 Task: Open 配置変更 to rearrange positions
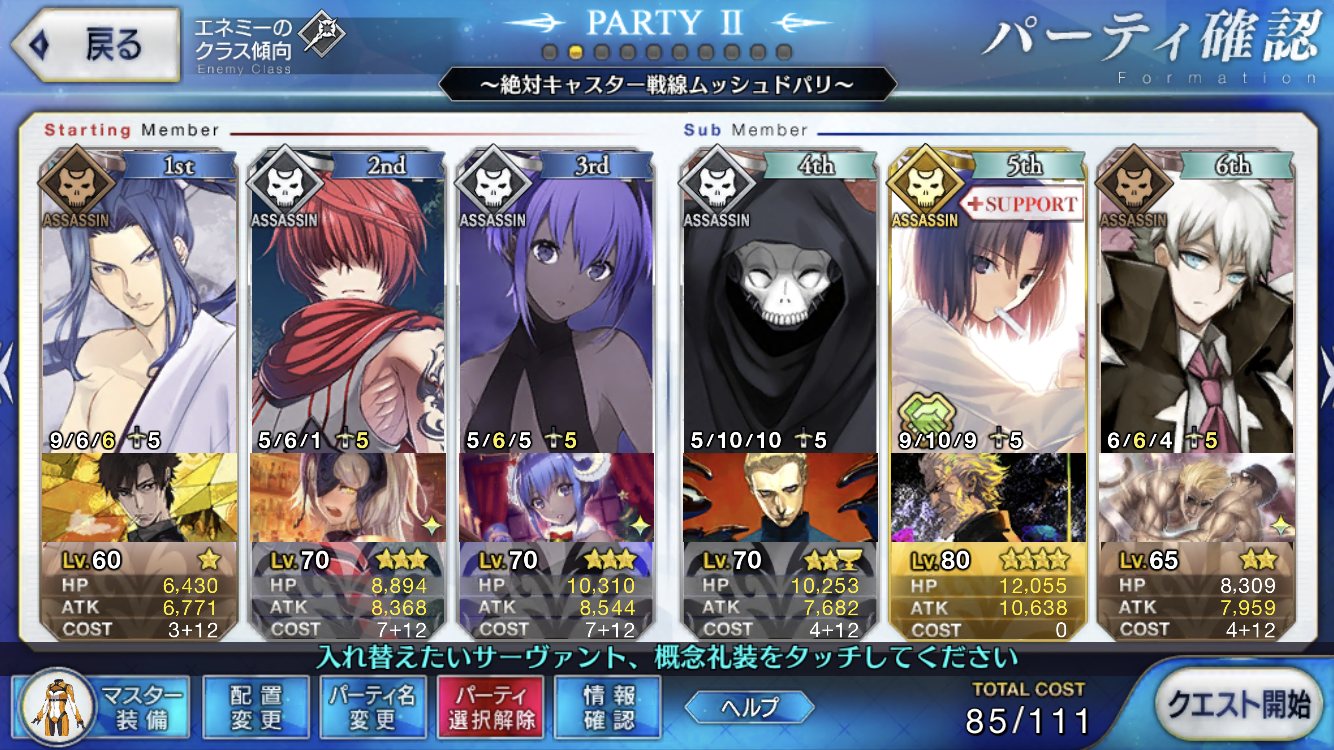pos(256,707)
